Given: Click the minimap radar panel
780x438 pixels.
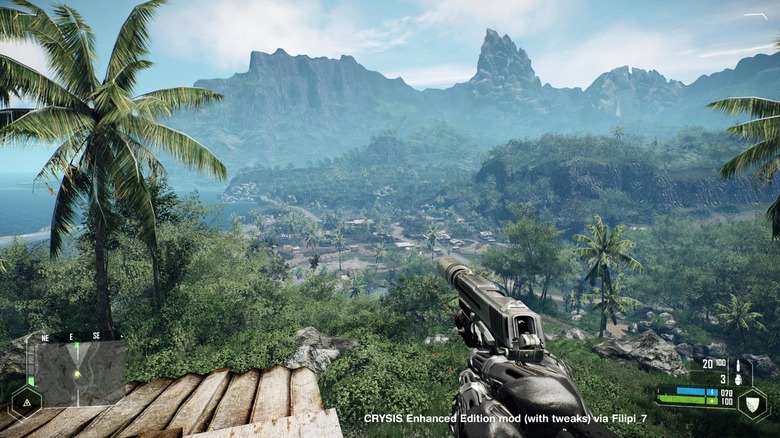Looking at the screenshot, I should (x=80, y=372).
